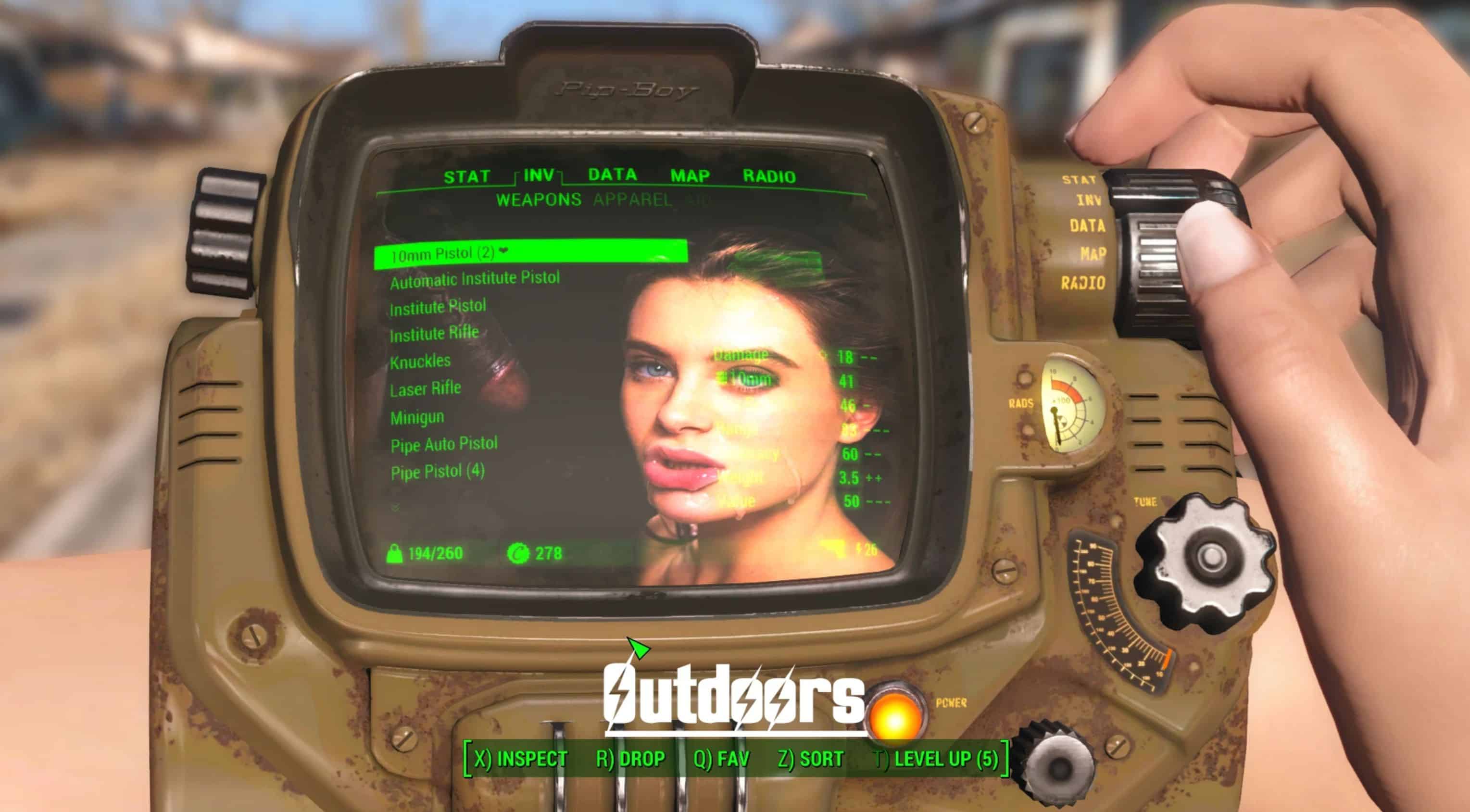The width and height of the screenshot is (1470, 812).
Task: Open the DATA tab
Action: 612,175
